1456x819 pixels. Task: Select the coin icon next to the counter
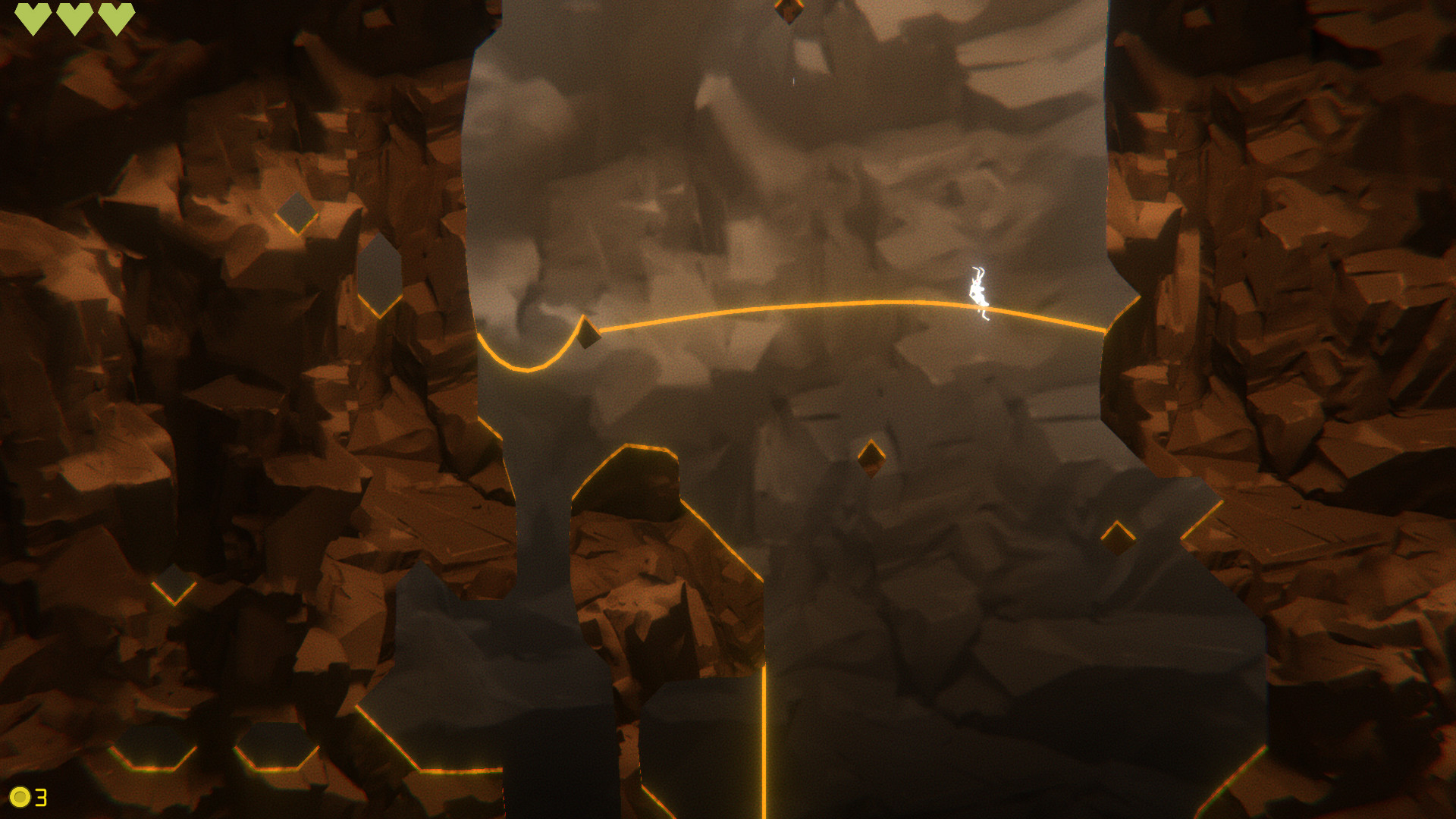coord(19,797)
